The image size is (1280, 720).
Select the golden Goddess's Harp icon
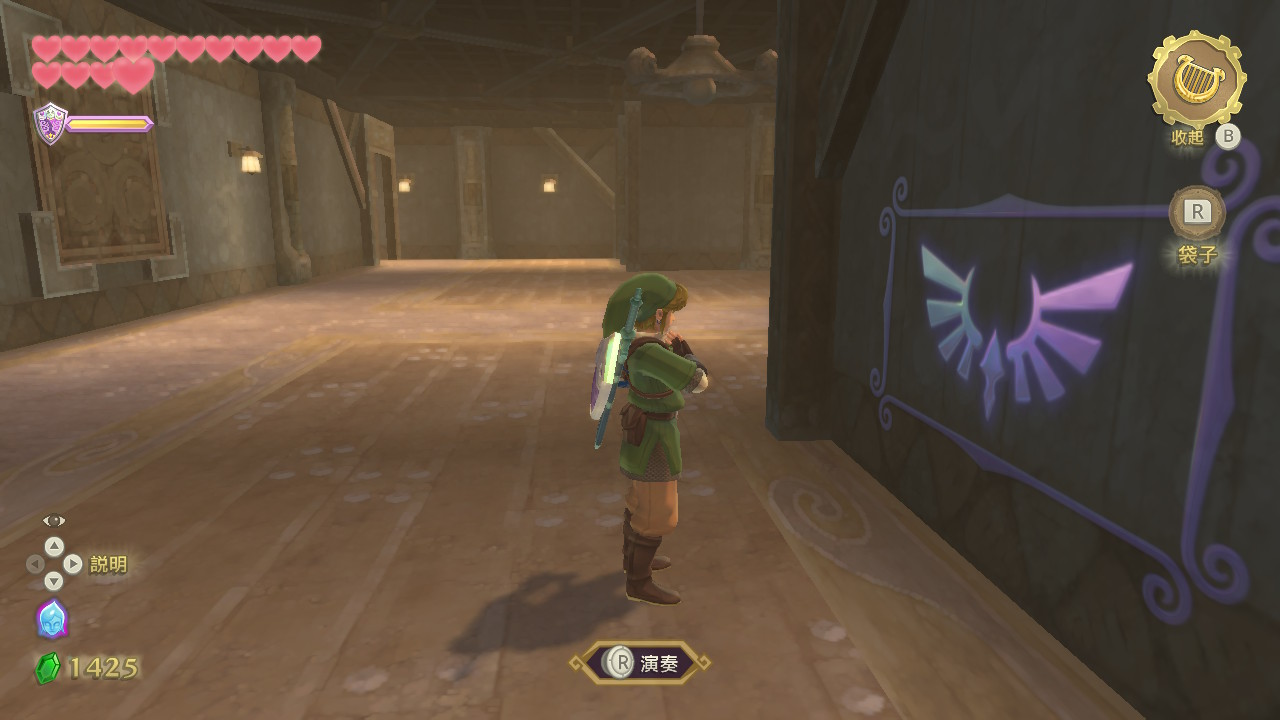pos(1195,78)
